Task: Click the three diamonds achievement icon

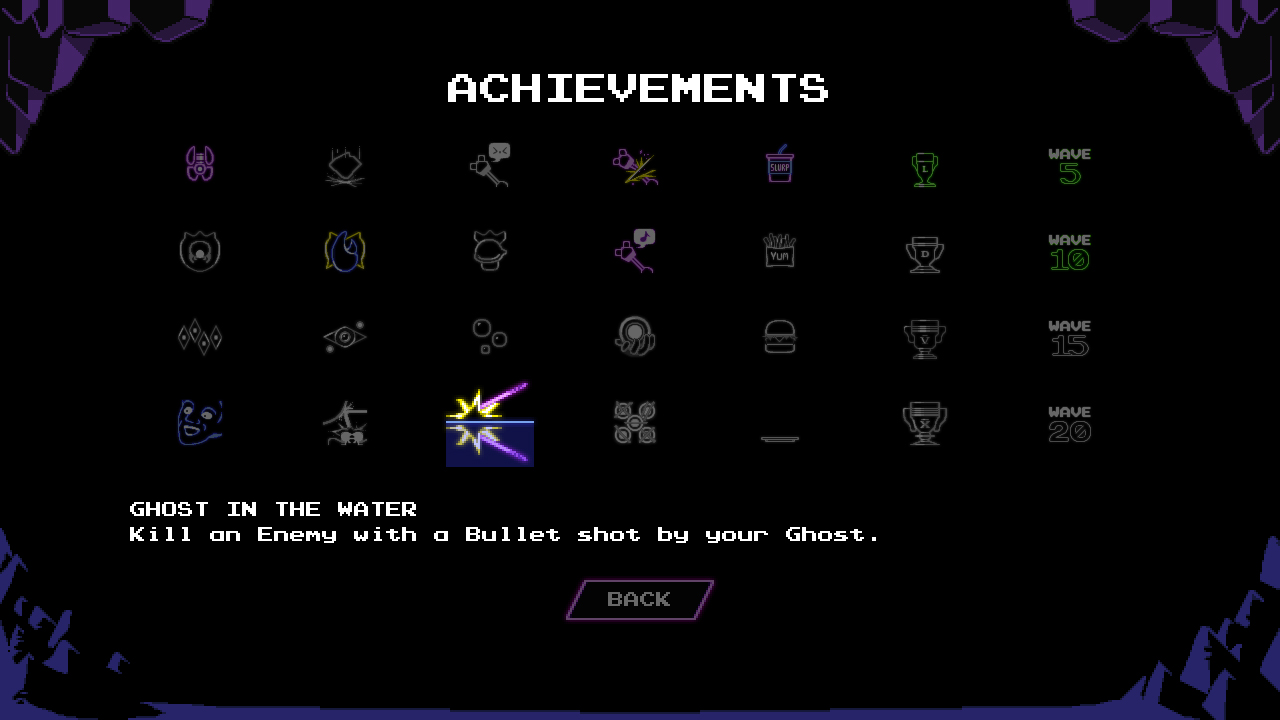Action: [199, 337]
